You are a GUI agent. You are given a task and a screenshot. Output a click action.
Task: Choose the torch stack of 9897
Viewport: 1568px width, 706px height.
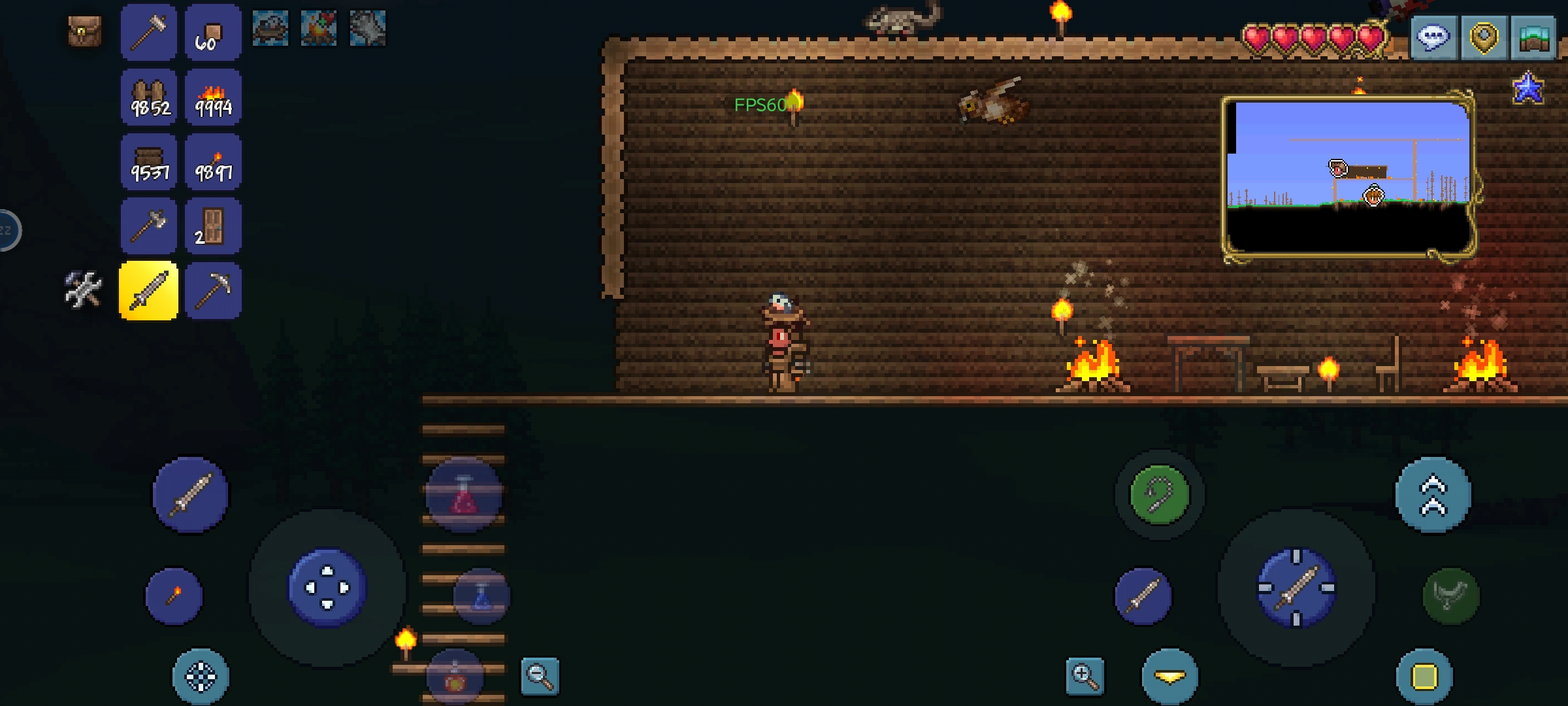coord(213,162)
